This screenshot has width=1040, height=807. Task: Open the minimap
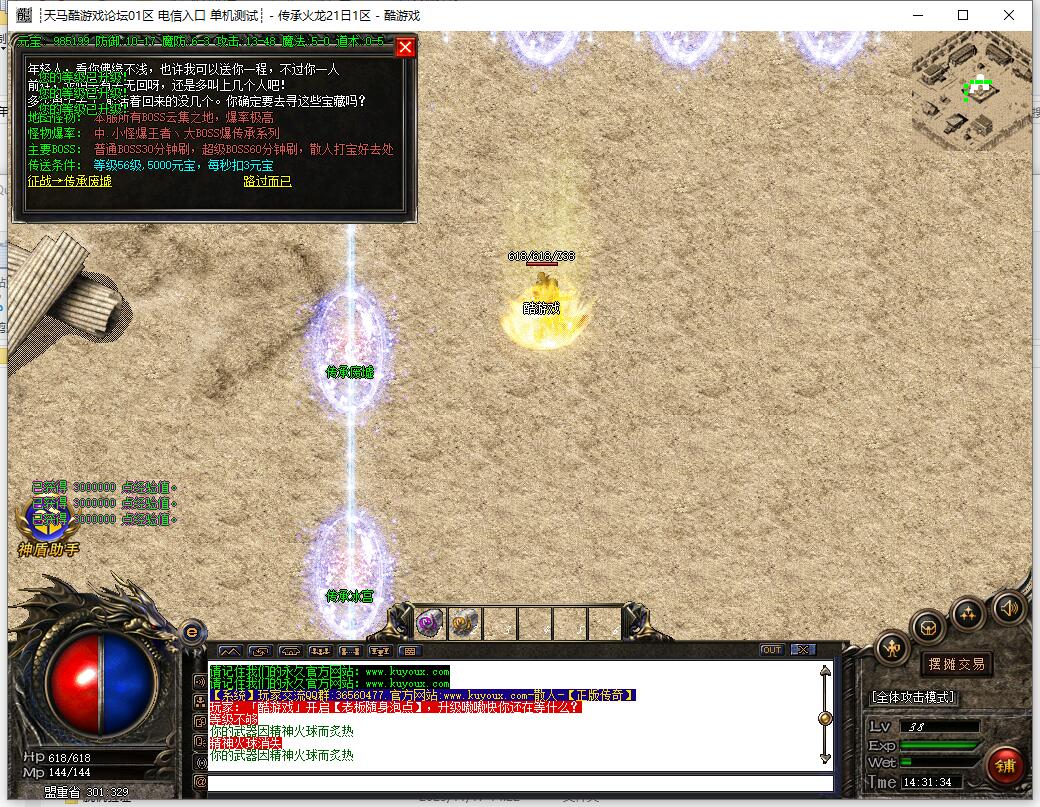[971, 91]
